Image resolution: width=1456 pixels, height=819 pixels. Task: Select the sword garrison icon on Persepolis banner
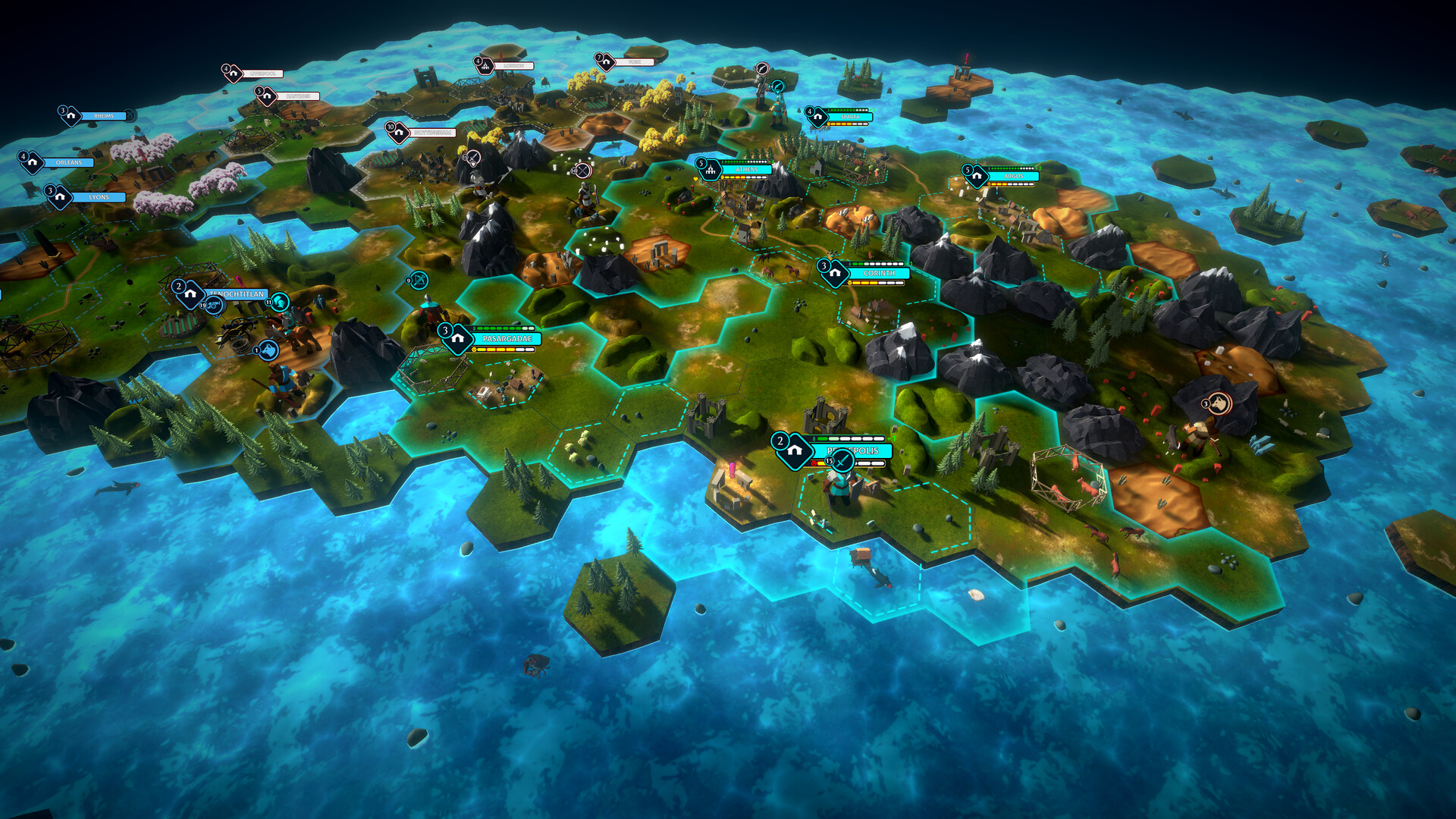pyautogui.click(x=843, y=460)
